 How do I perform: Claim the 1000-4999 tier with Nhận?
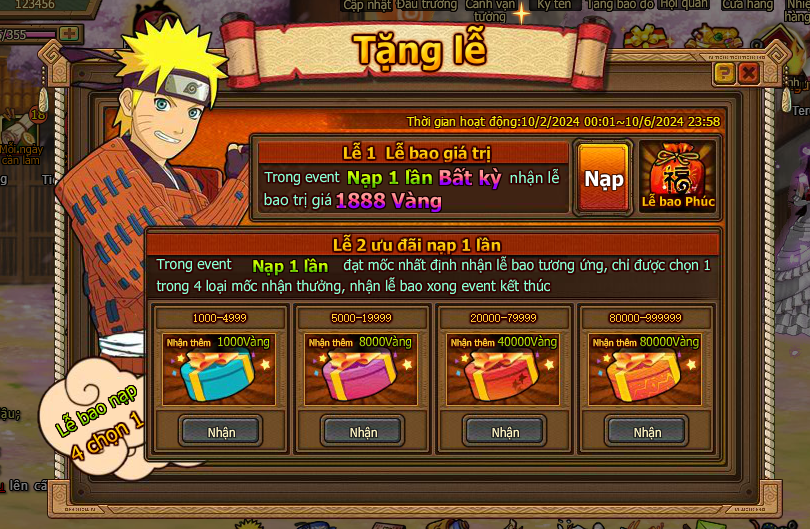(x=221, y=432)
